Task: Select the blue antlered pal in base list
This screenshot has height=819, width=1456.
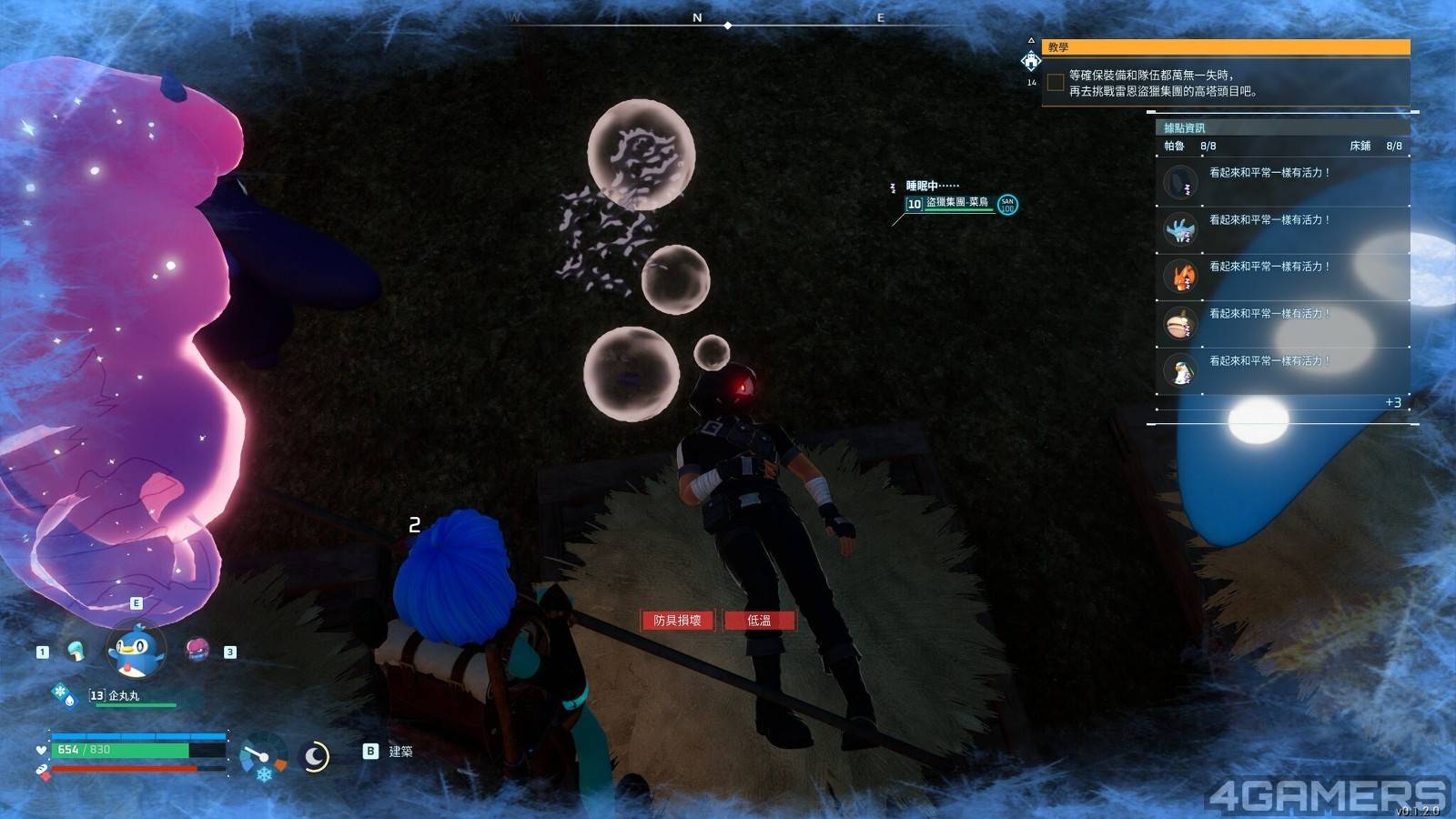Action: pyautogui.click(x=1180, y=229)
